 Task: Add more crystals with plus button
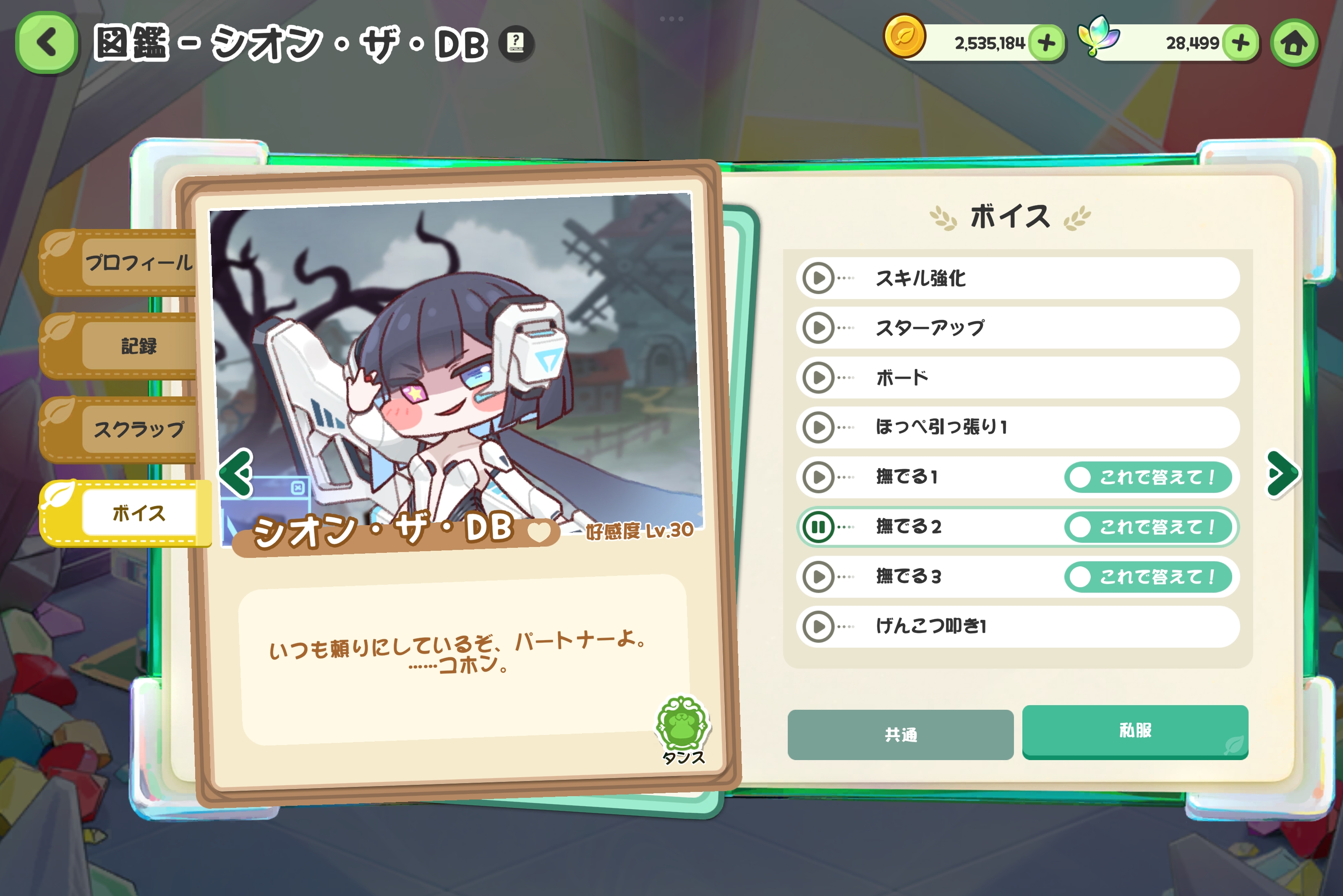1240,43
